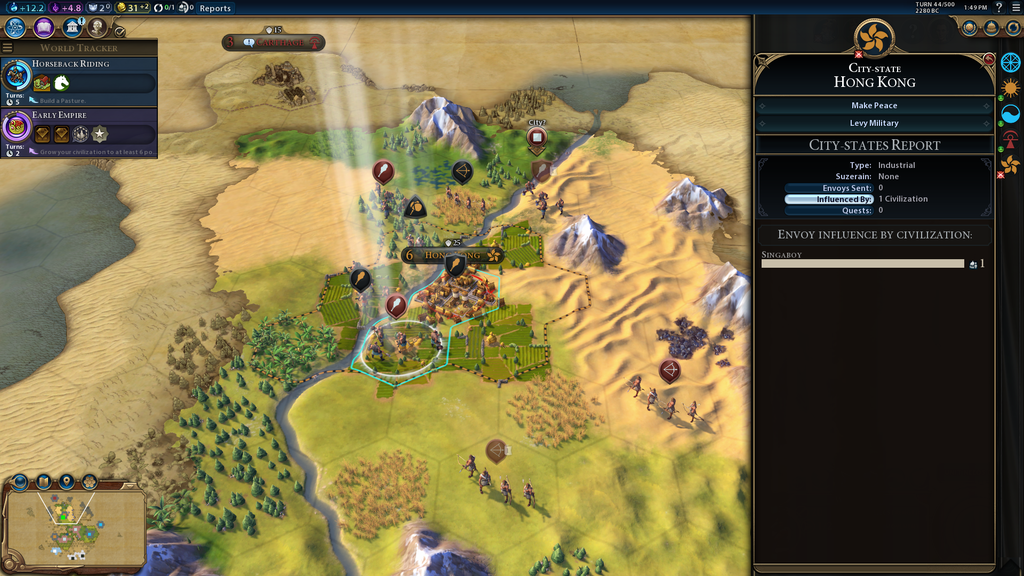Open the main game menu
The height and width of the screenshot is (576, 1024).
point(1014,8)
